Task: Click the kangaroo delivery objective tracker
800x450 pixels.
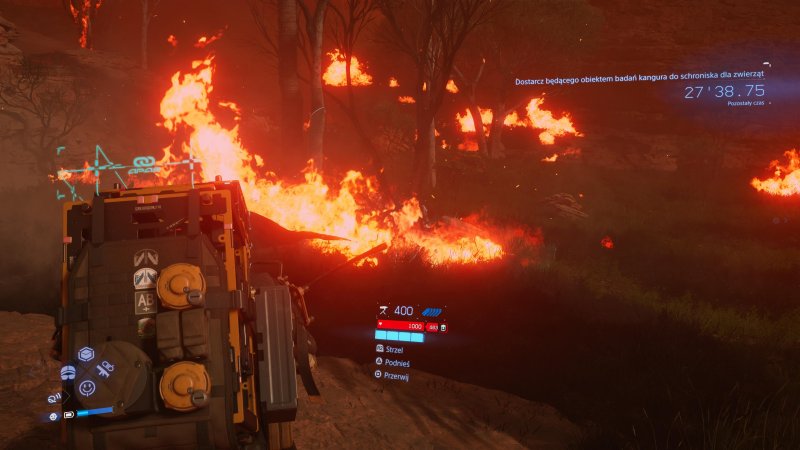Action: pos(640,82)
